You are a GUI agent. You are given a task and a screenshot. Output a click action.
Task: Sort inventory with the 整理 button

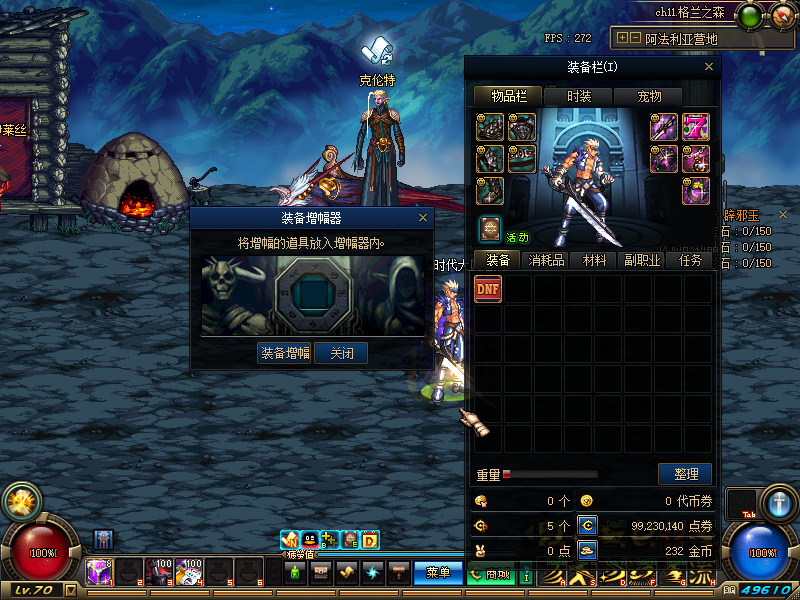click(x=685, y=474)
